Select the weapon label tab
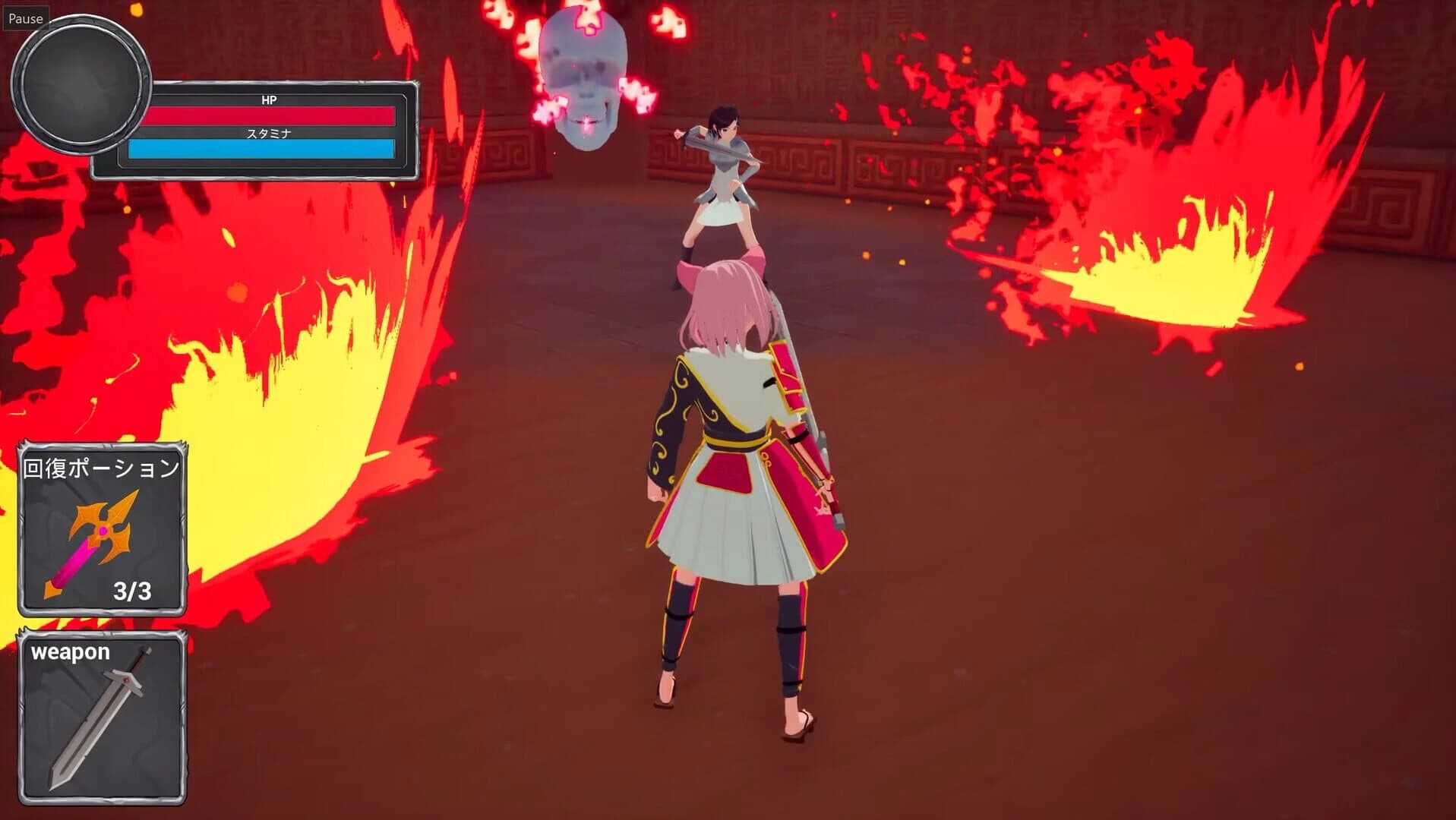Viewport: 1456px width, 820px height. [72, 651]
